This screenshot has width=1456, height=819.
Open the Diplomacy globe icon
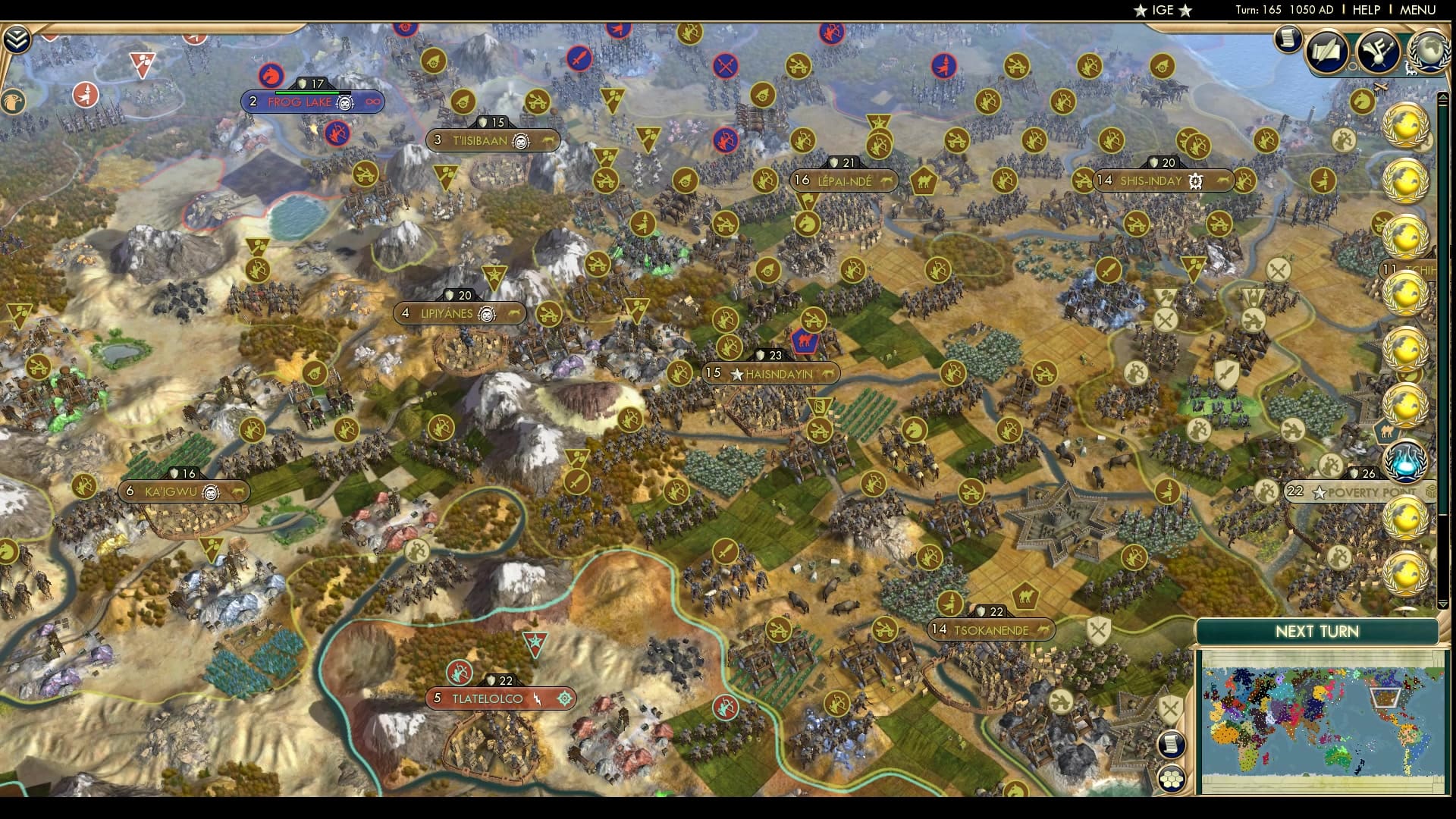1429,49
